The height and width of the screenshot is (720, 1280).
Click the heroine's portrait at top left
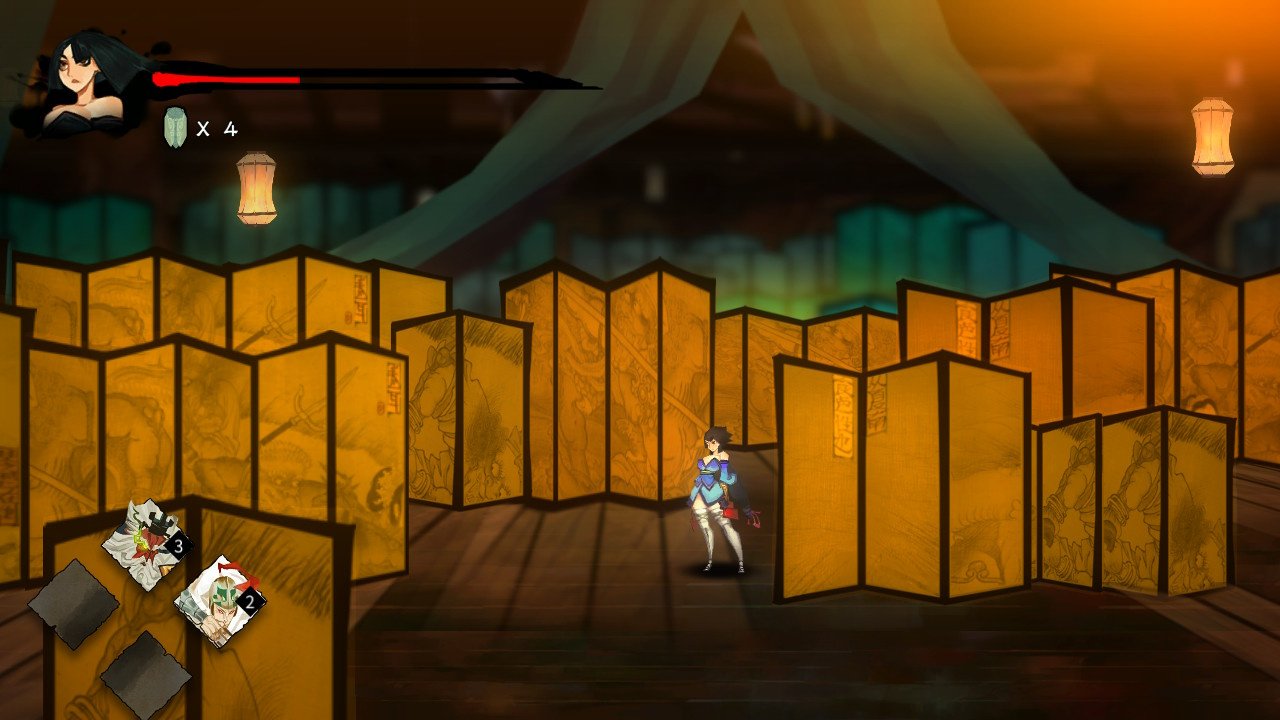pos(75,70)
